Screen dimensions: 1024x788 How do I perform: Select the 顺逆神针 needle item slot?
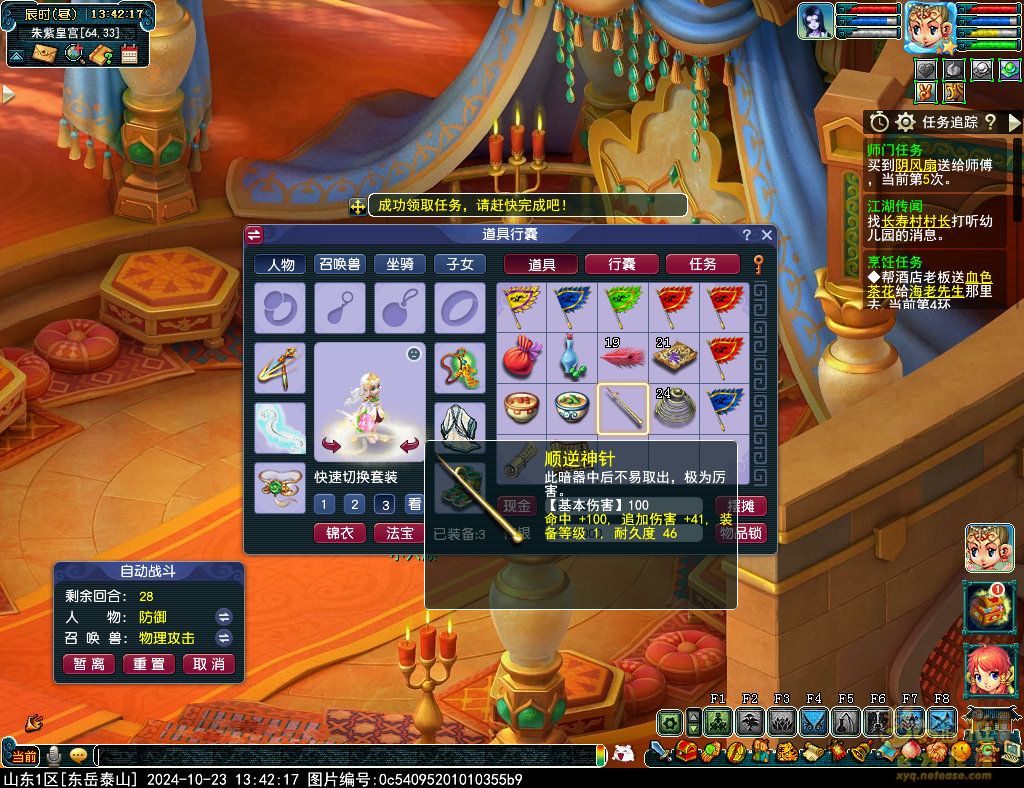(x=622, y=408)
